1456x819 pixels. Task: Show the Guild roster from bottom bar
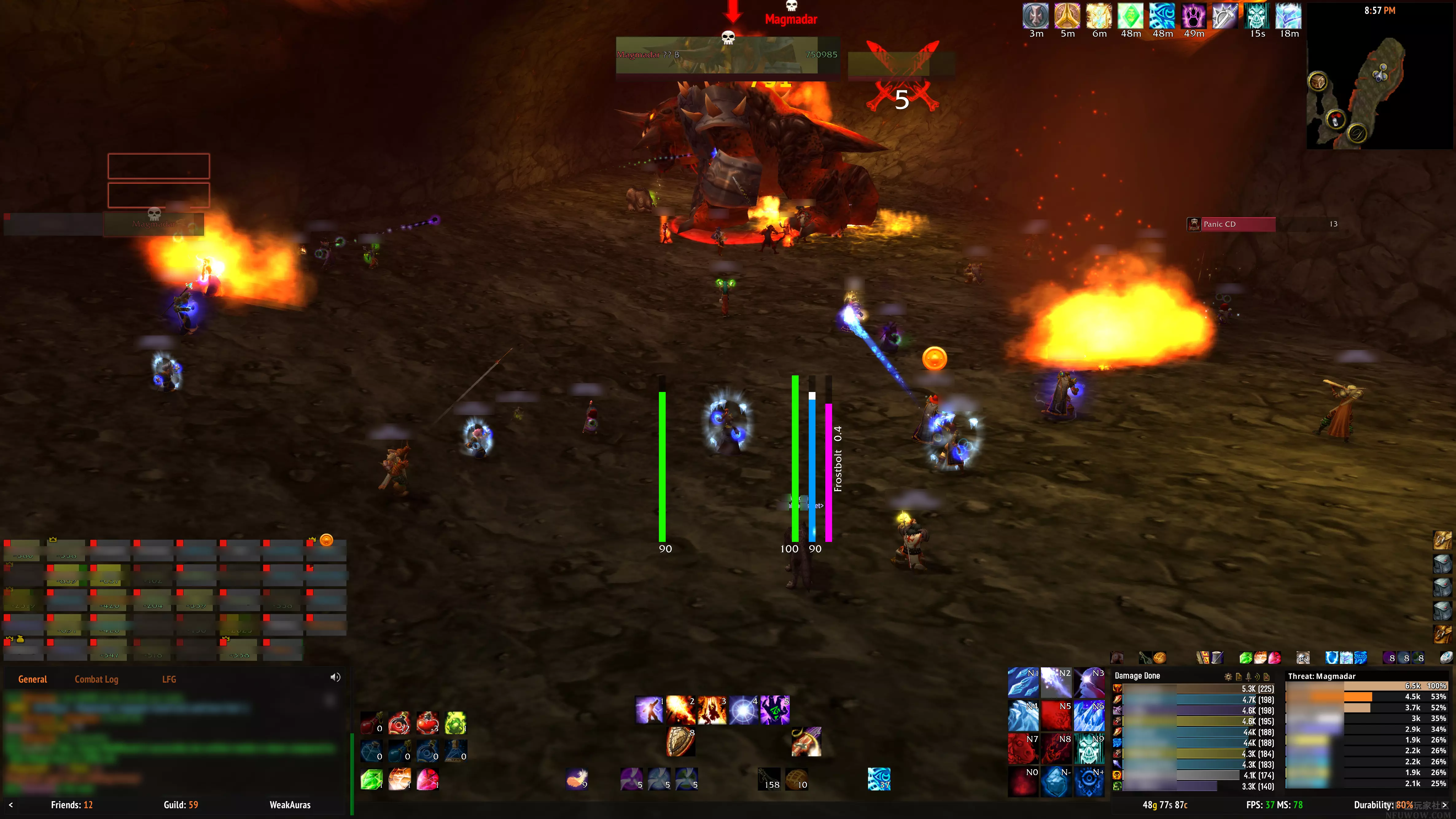[x=181, y=805]
